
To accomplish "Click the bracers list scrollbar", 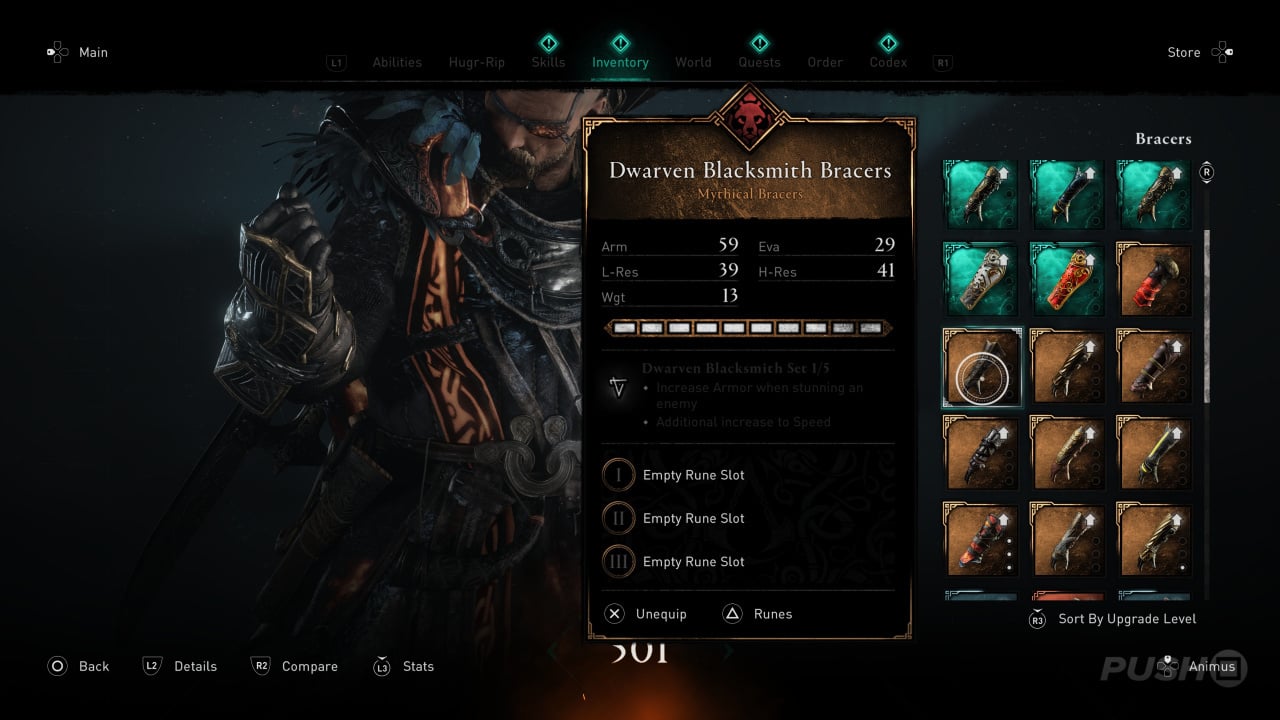I will coord(1206,300).
